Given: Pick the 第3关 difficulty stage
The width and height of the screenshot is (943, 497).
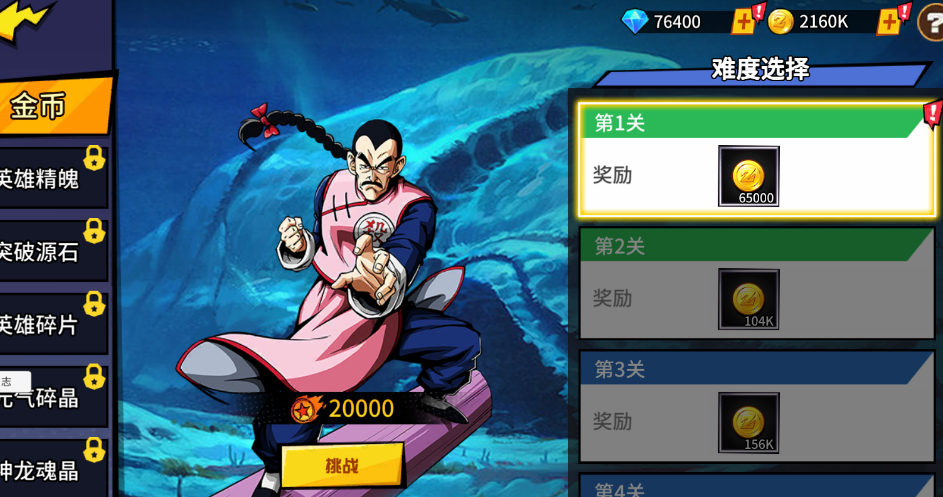Looking at the screenshot, I should [x=755, y=407].
